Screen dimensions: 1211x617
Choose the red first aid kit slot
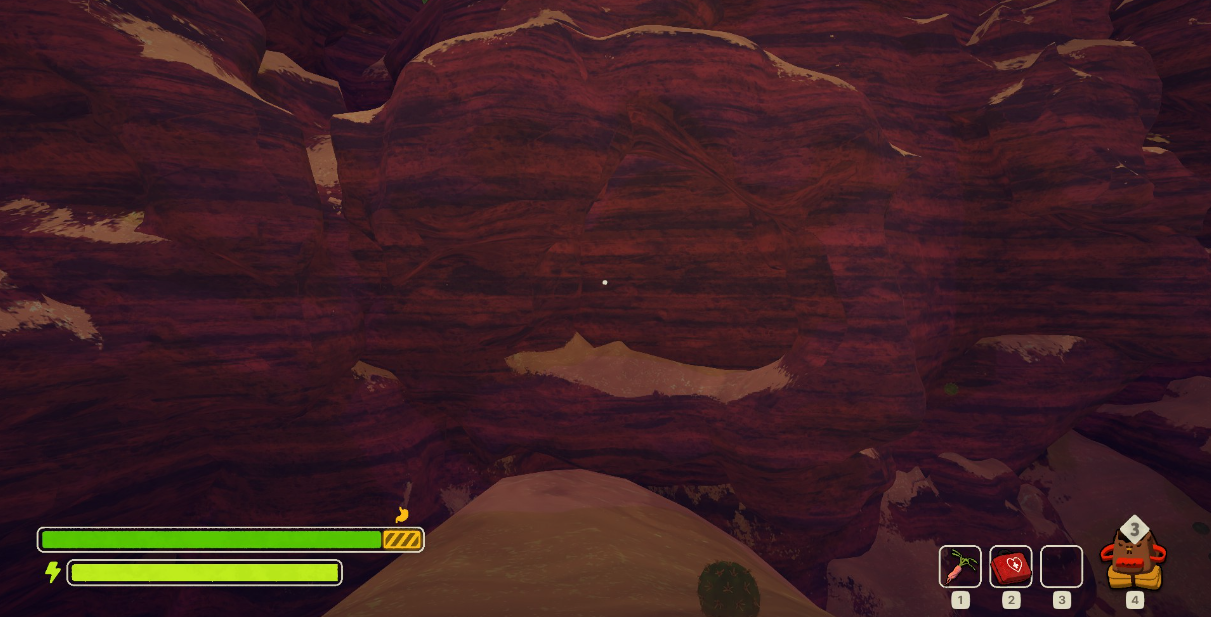[x=1011, y=567]
